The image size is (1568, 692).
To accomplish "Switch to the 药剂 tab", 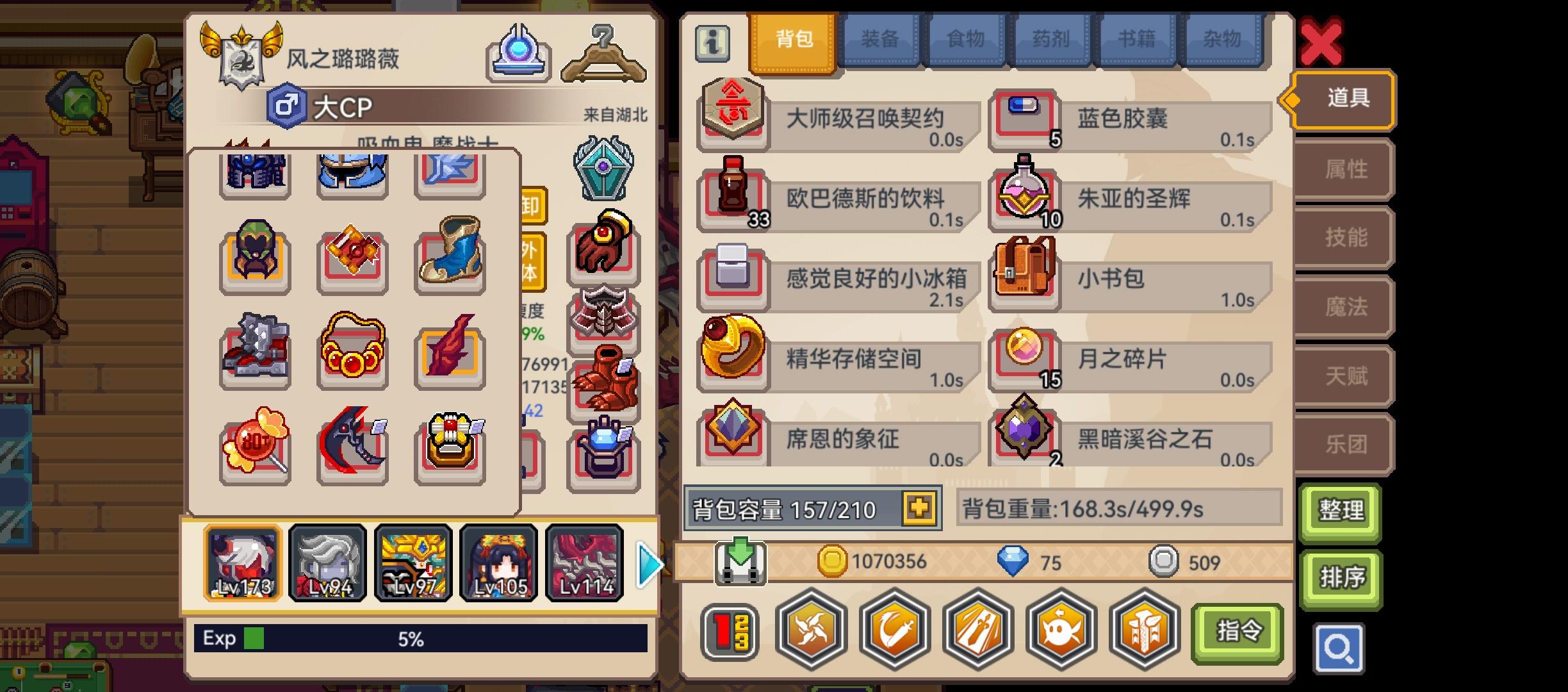I will pos(1050,38).
